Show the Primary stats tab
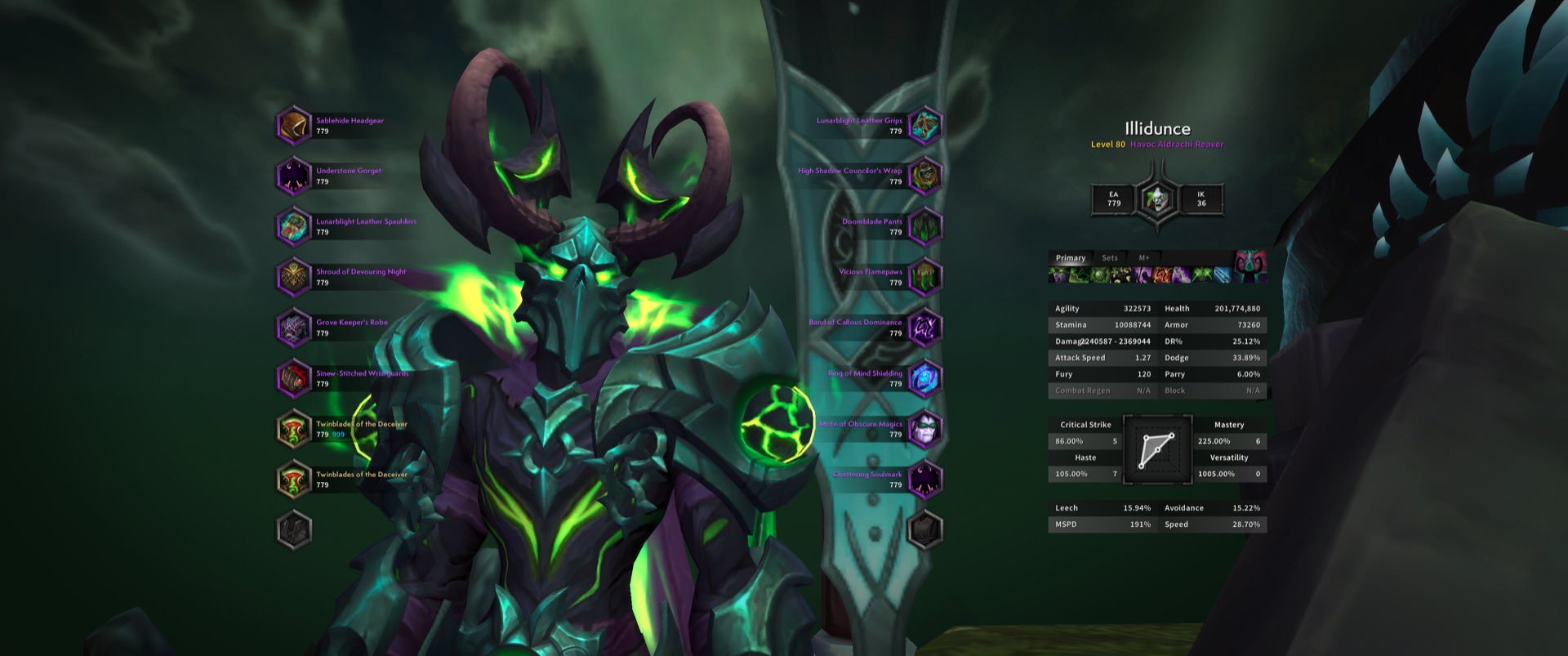This screenshot has height=656, width=1568. (x=1070, y=258)
